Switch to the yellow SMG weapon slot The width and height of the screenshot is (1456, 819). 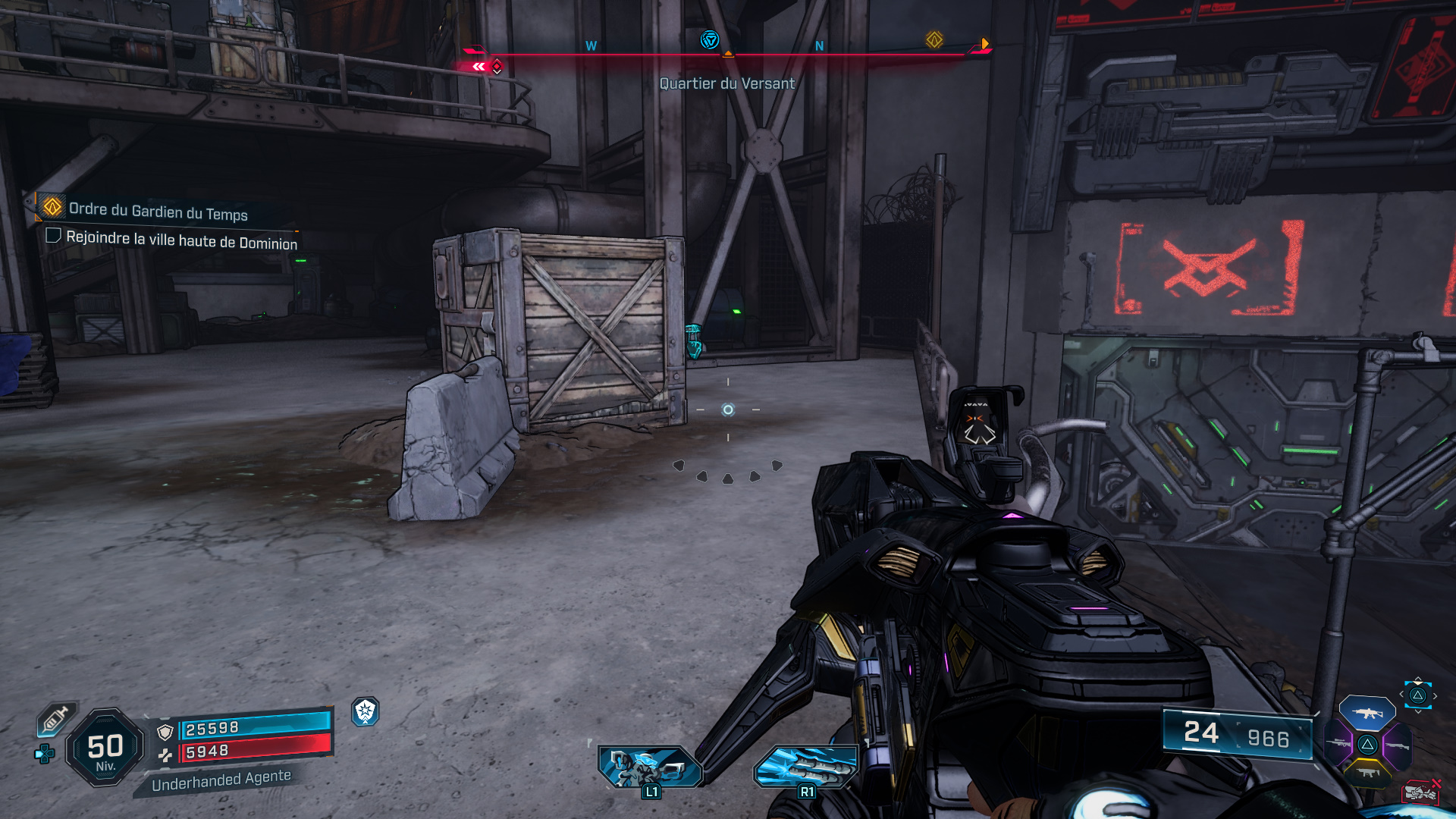1367,773
